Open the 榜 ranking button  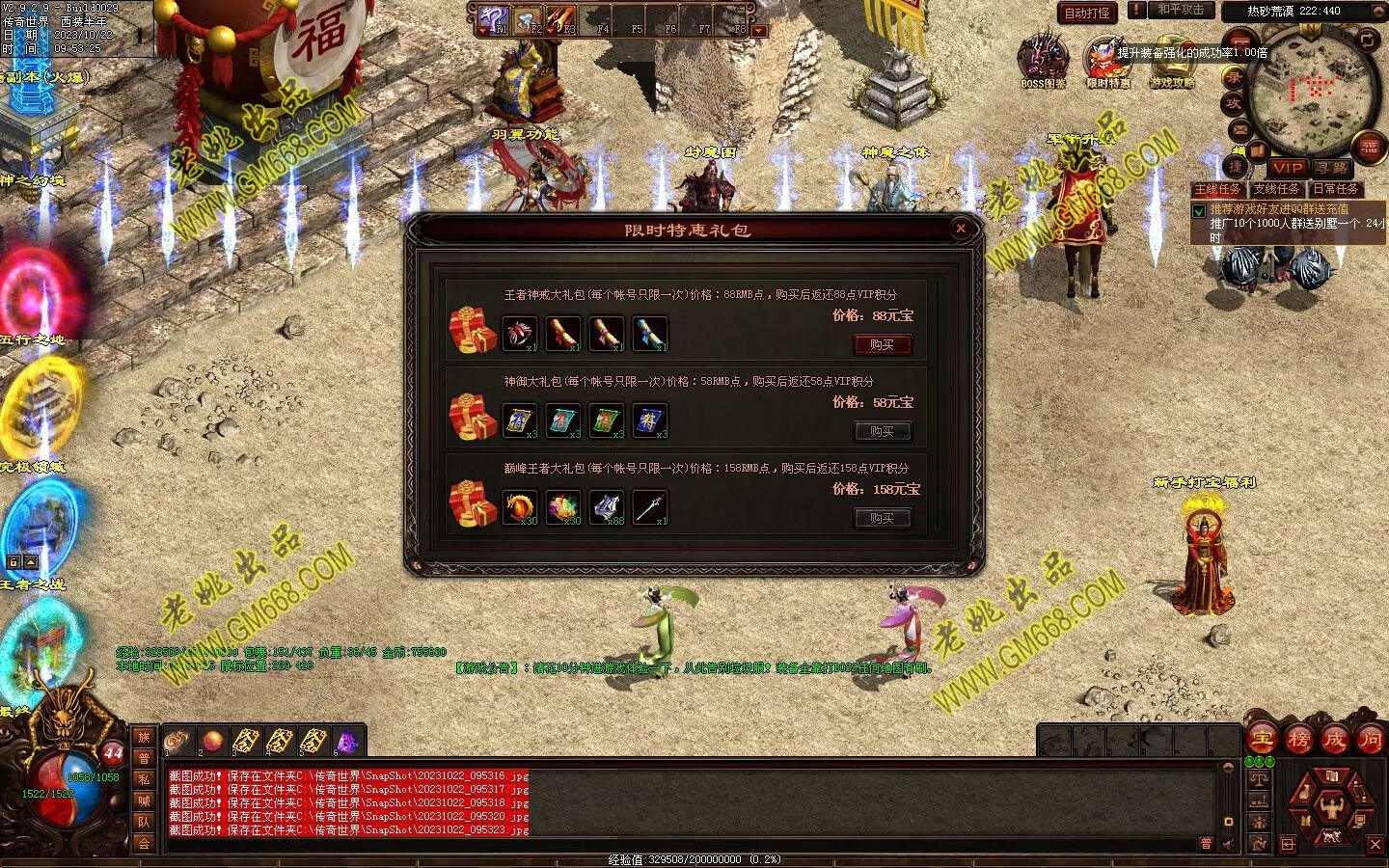tap(1298, 740)
